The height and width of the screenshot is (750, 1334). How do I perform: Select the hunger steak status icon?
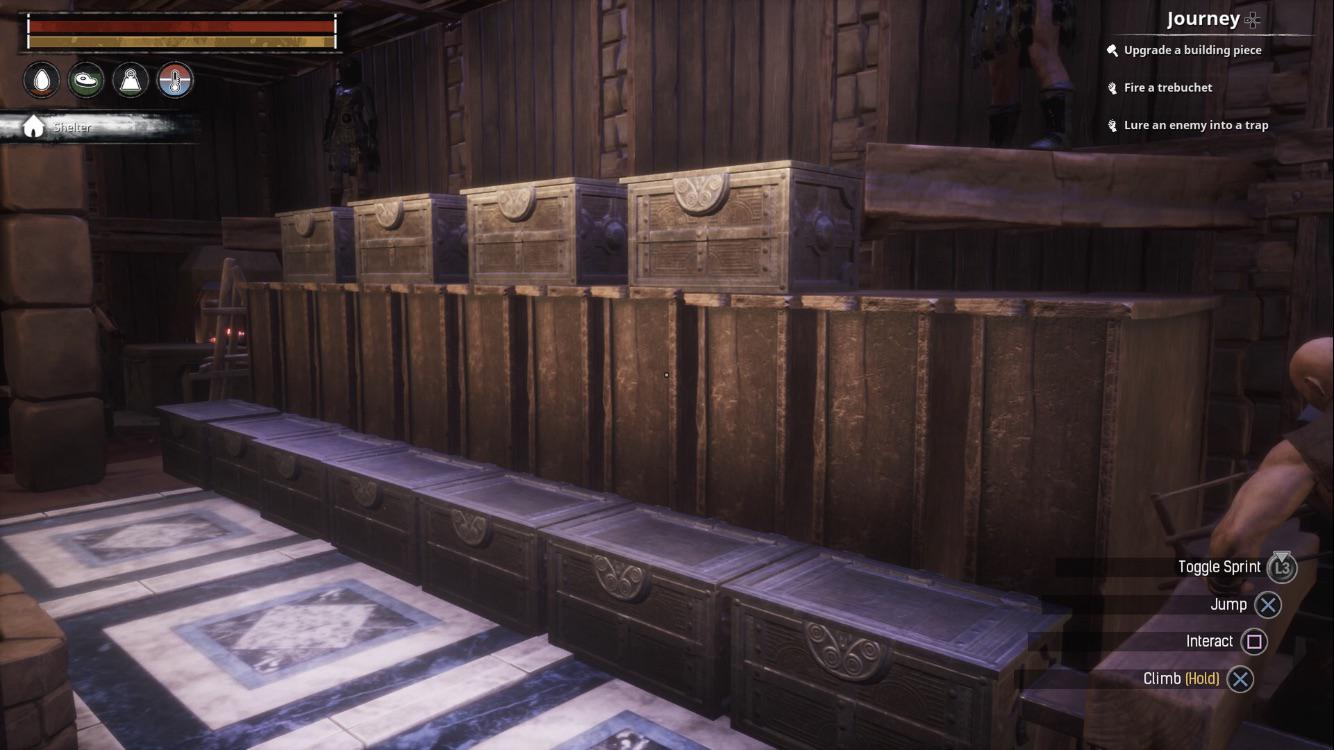[x=85, y=80]
